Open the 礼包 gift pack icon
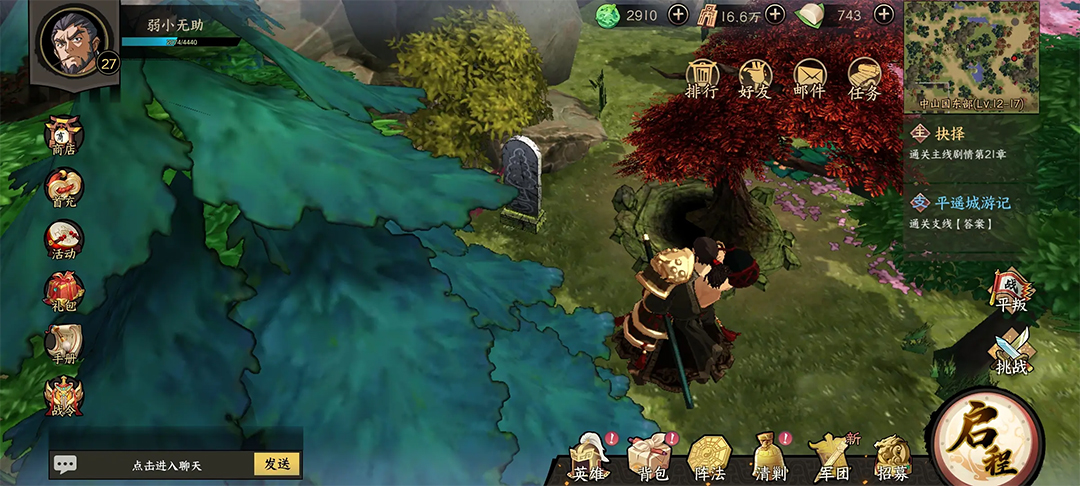 click(63, 292)
